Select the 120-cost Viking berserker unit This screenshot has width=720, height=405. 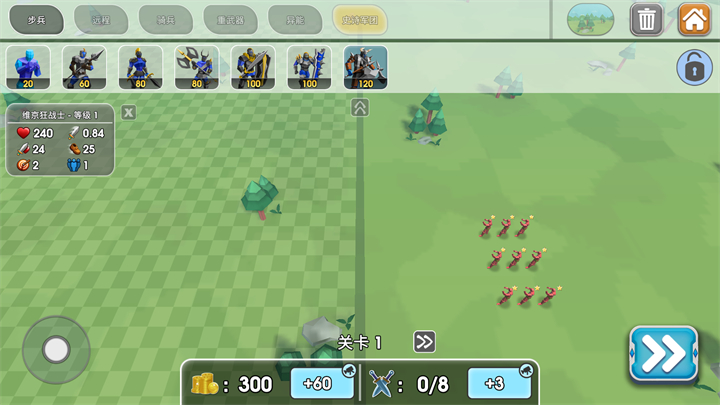(365, 67)
